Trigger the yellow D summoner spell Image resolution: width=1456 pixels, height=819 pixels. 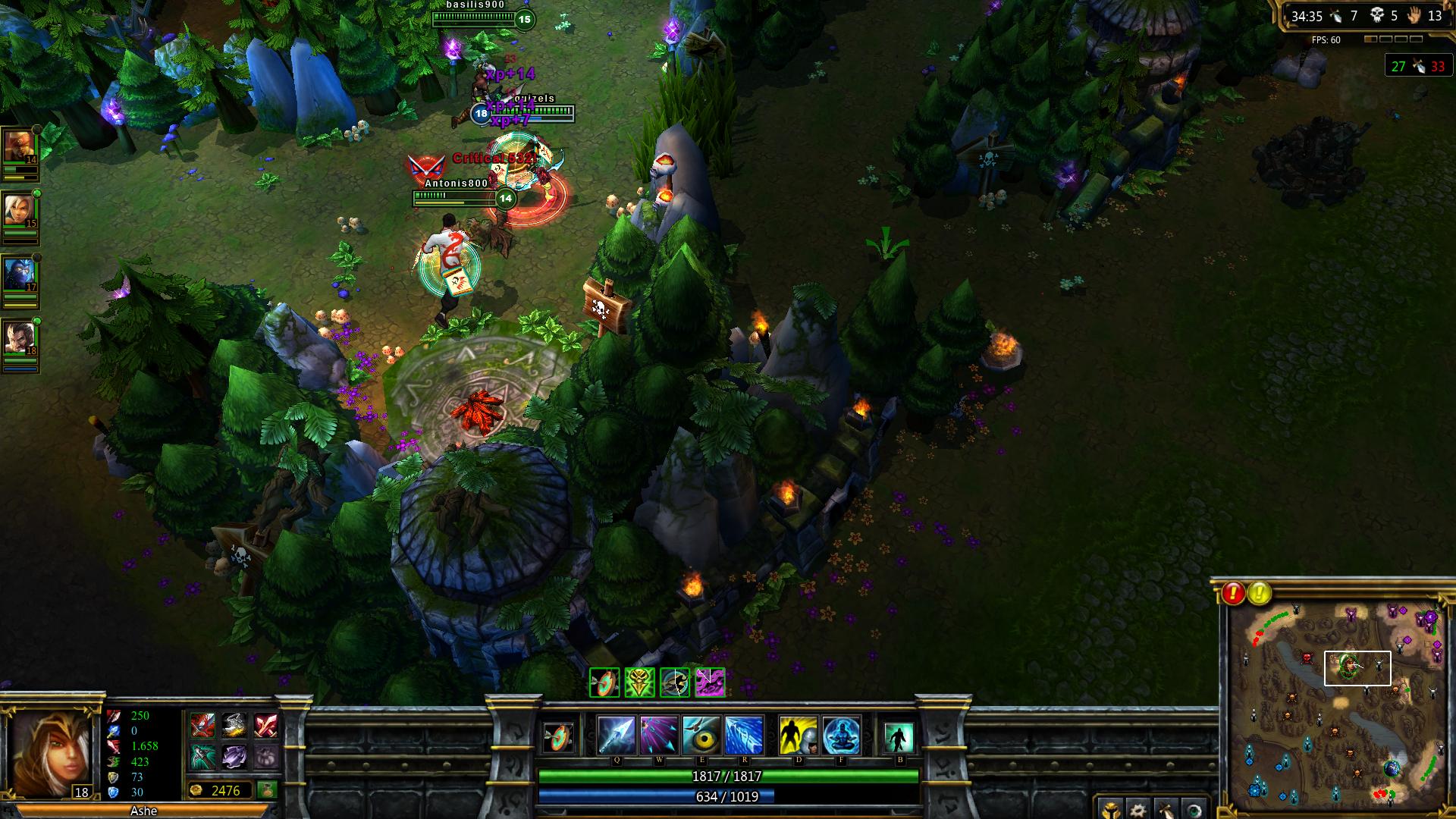pyautogui.click(x=798, y=735)
